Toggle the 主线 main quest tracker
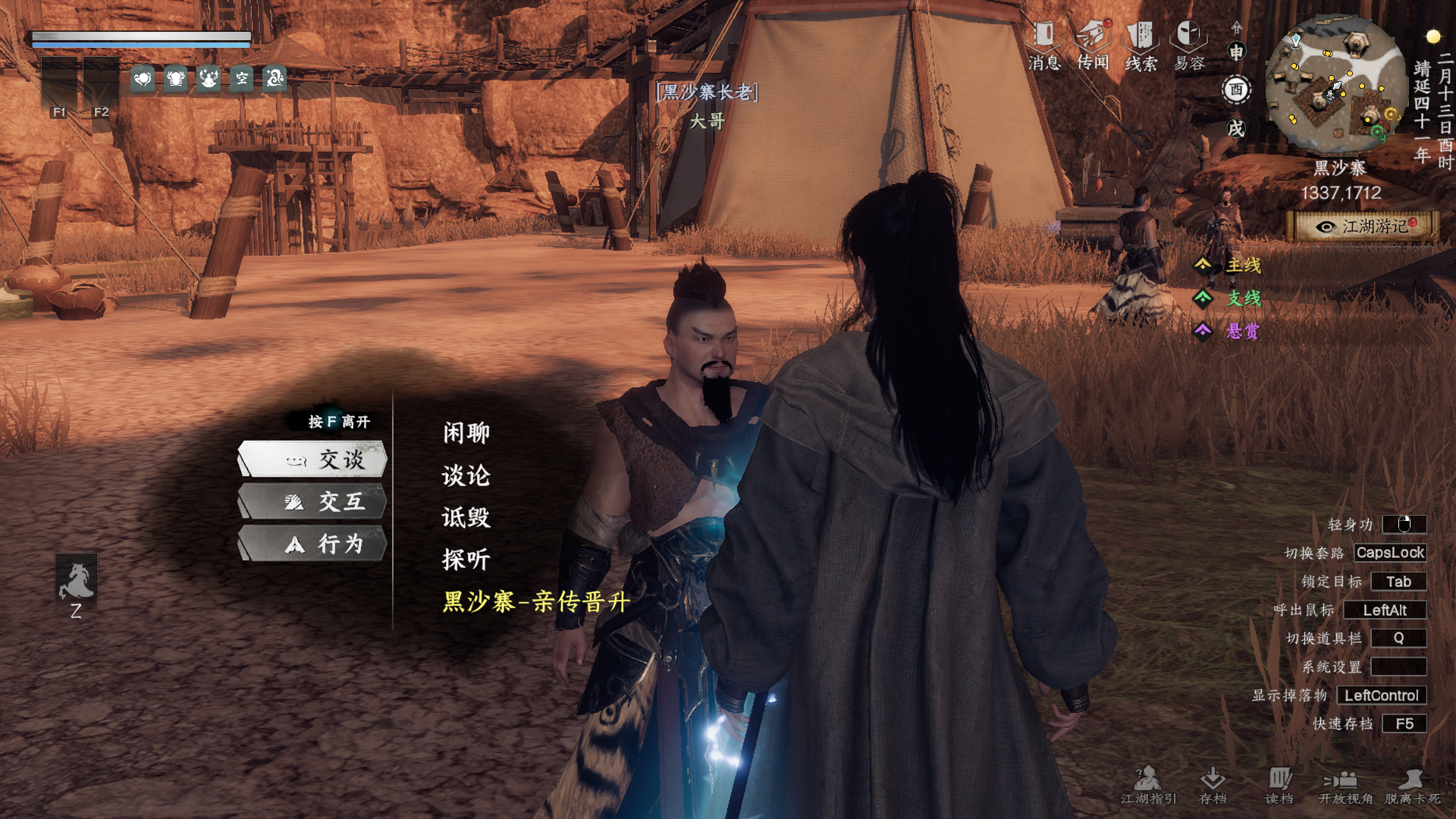This screenshot has height=819, width=1456. (1228, 265)
